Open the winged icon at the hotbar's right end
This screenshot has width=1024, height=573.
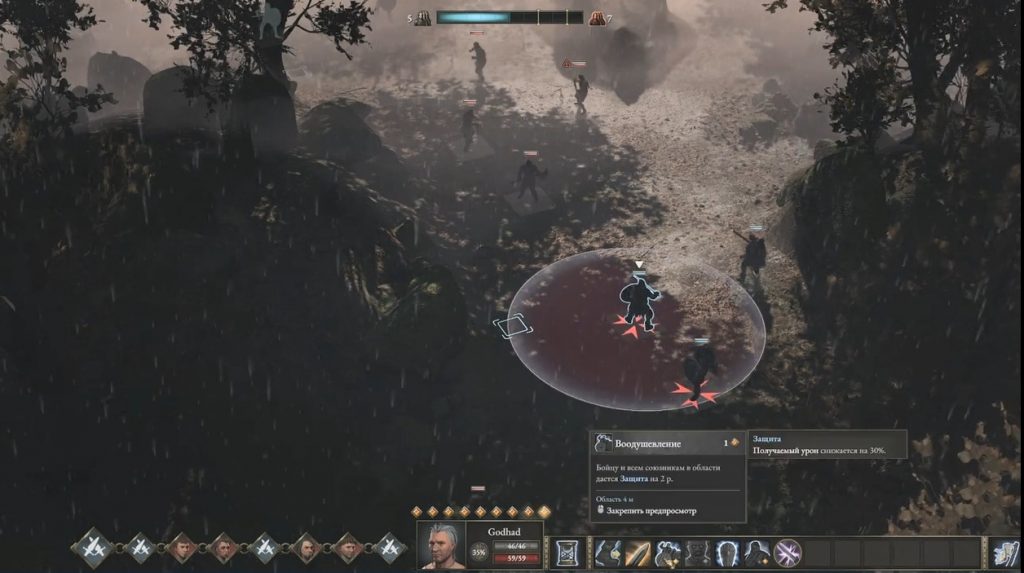point(1003,552)
